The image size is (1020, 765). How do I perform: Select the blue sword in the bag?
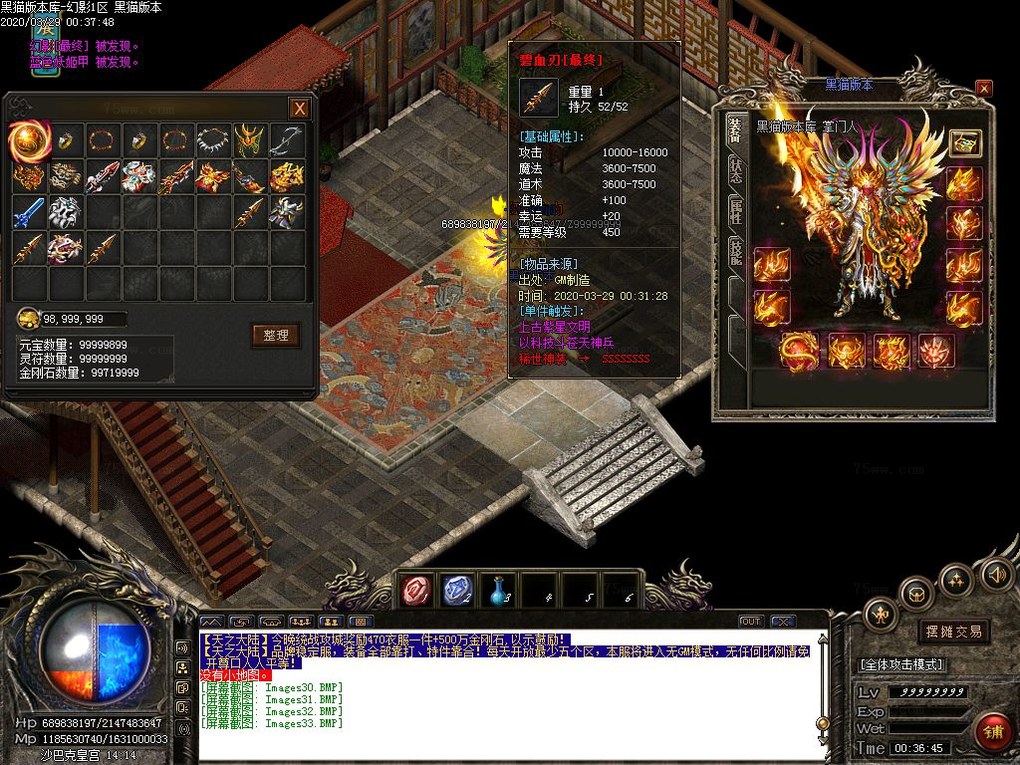[x=30, y=211]
